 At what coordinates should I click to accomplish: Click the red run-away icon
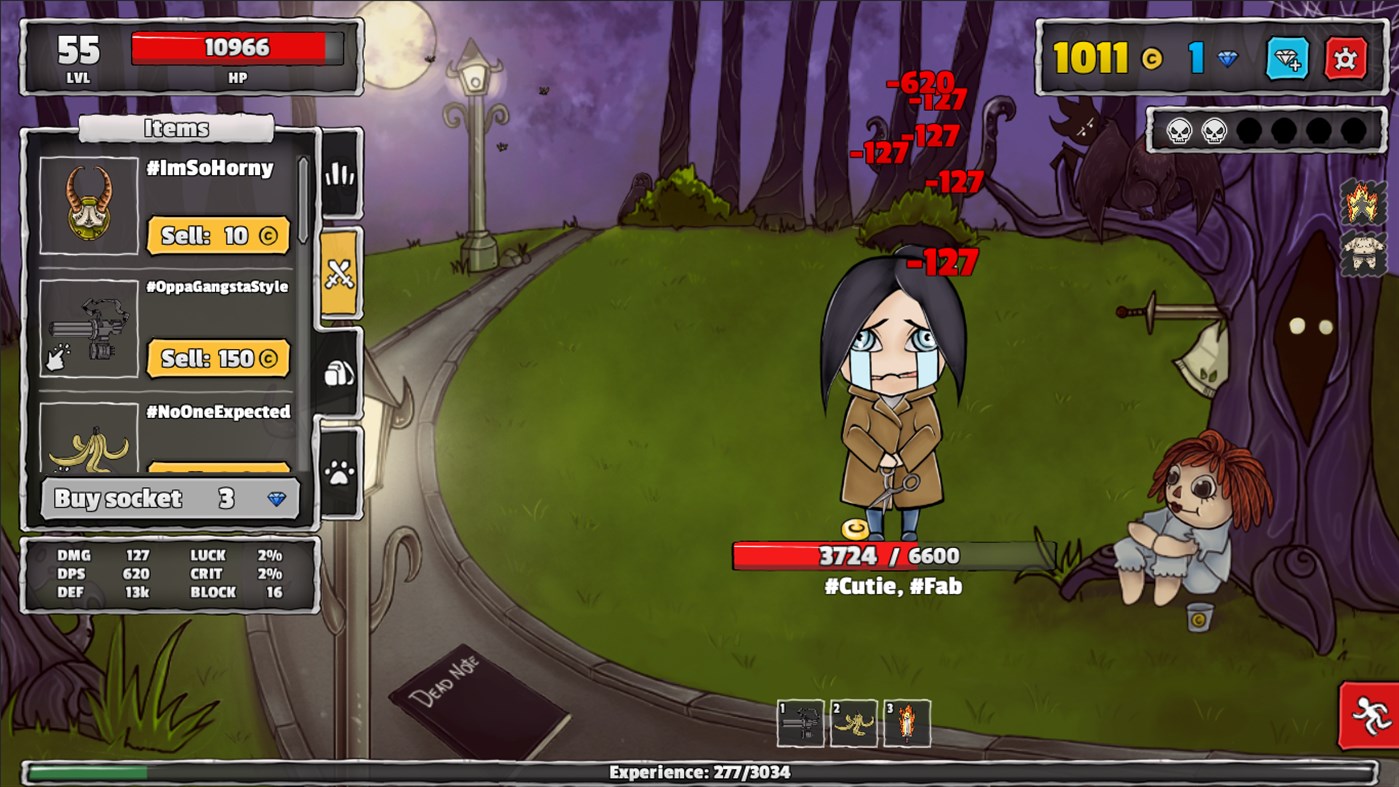1372,716
